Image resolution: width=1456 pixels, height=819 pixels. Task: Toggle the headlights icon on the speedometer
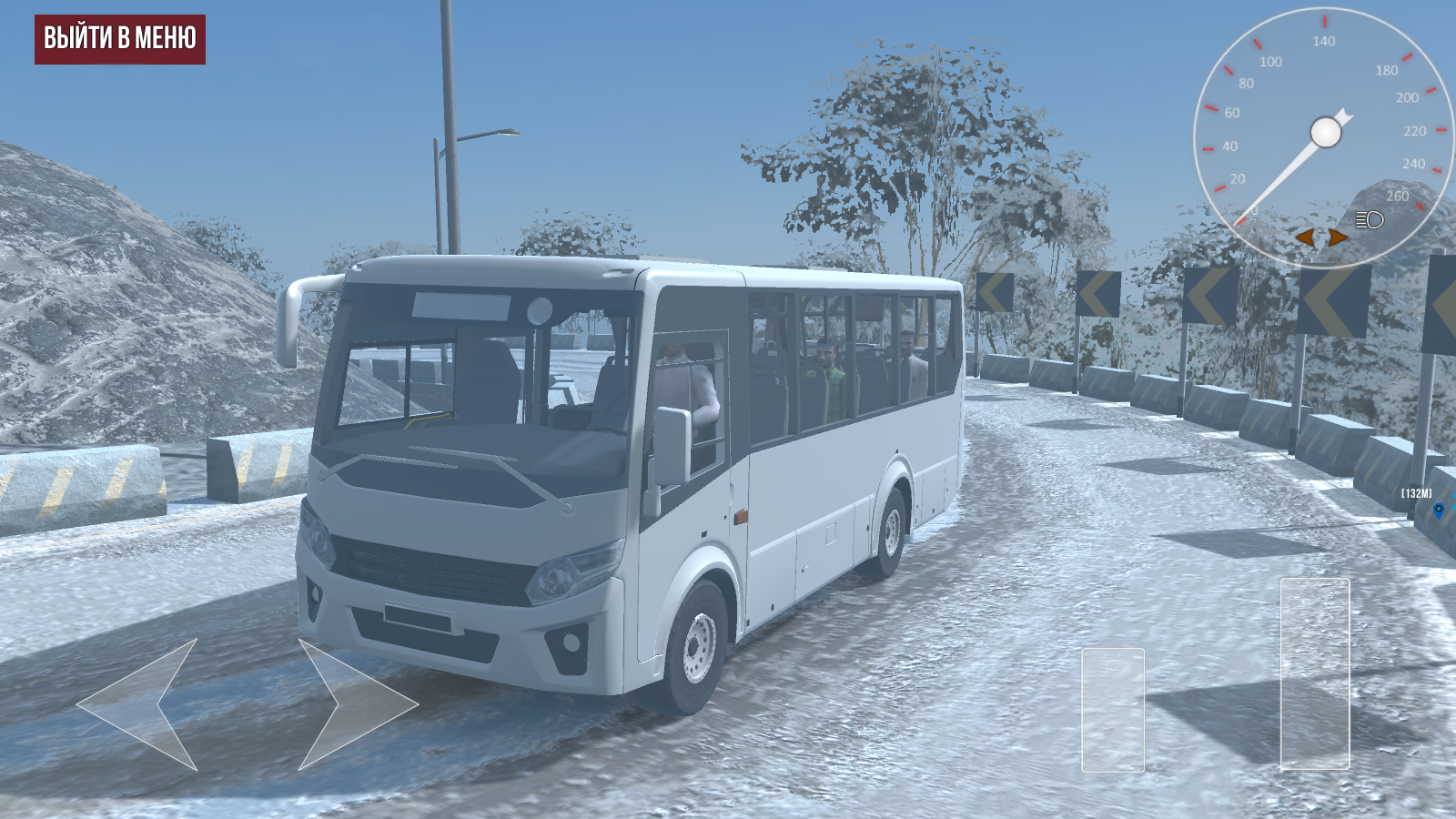tap(1368, 220)
